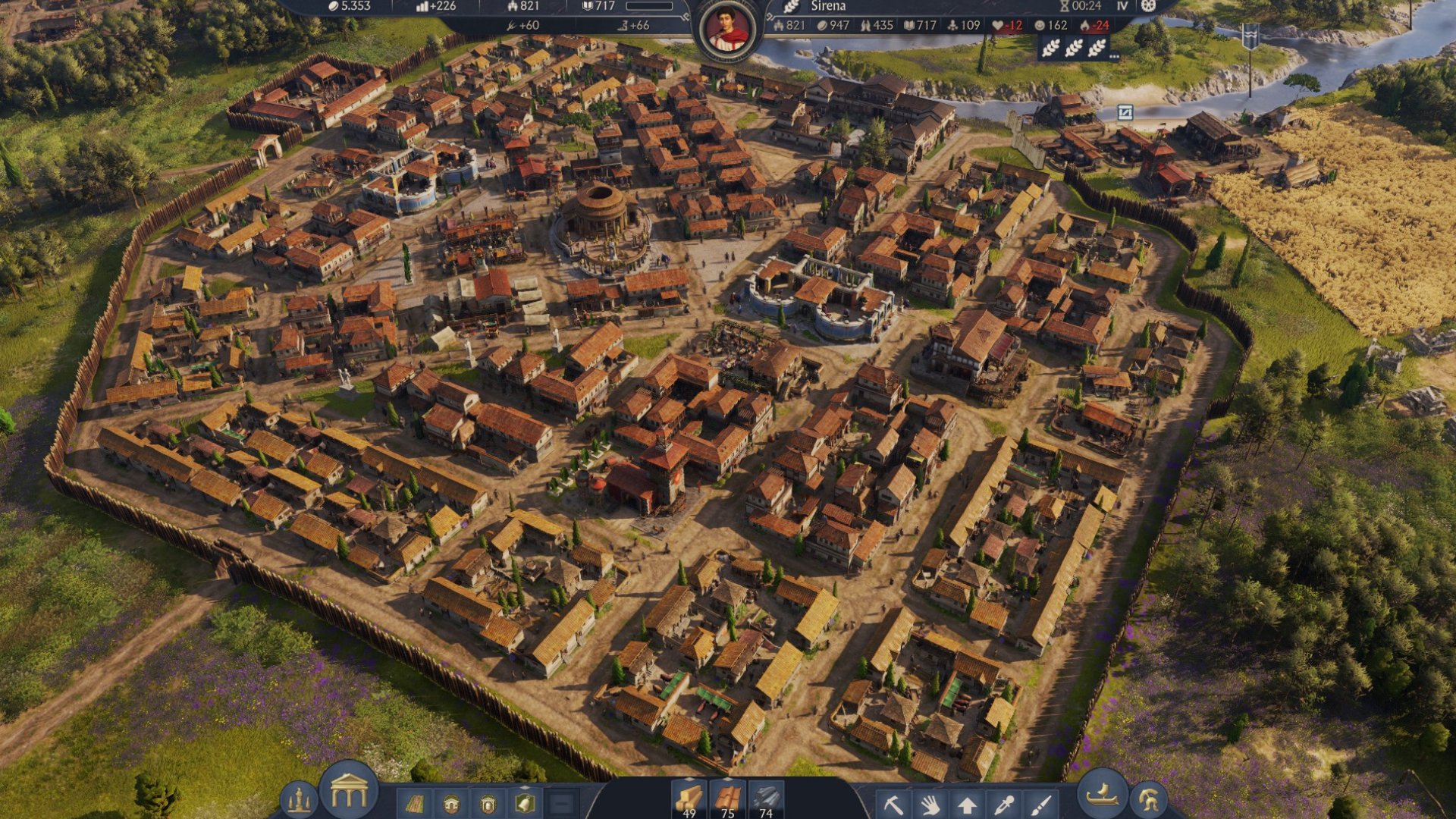Viewport: 1456px width, 819px height.
Task: Select the road building tool
Action: 414,803
